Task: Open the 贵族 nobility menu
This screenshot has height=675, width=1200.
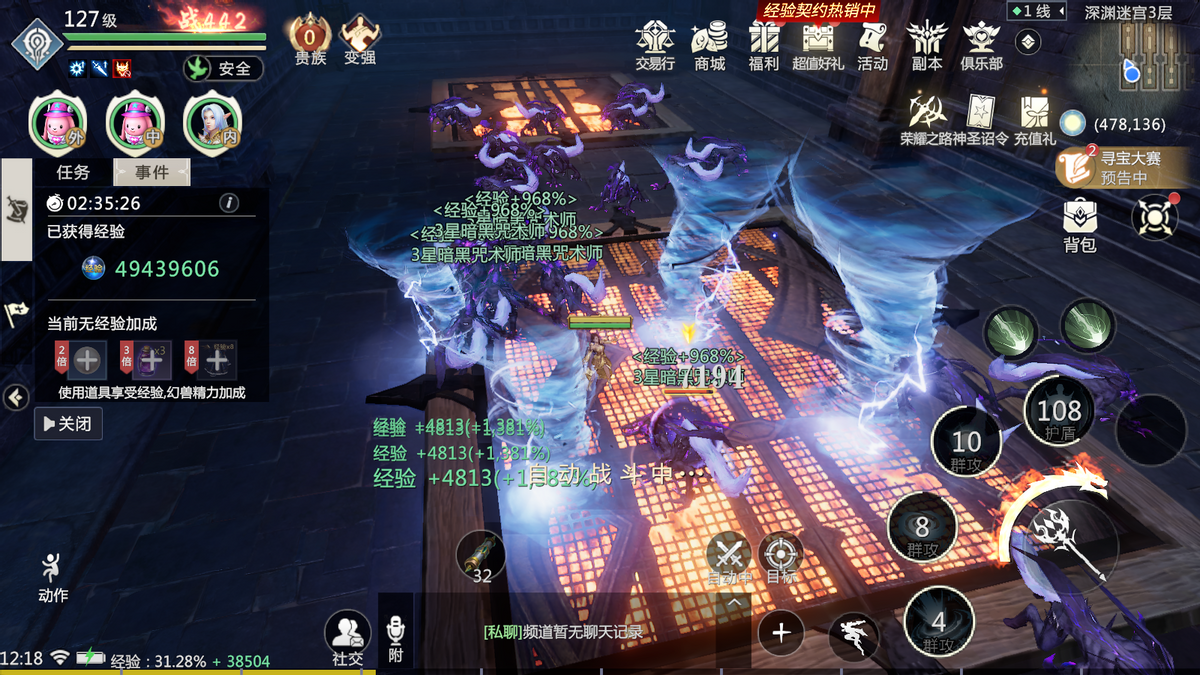Action: [310, 42]
